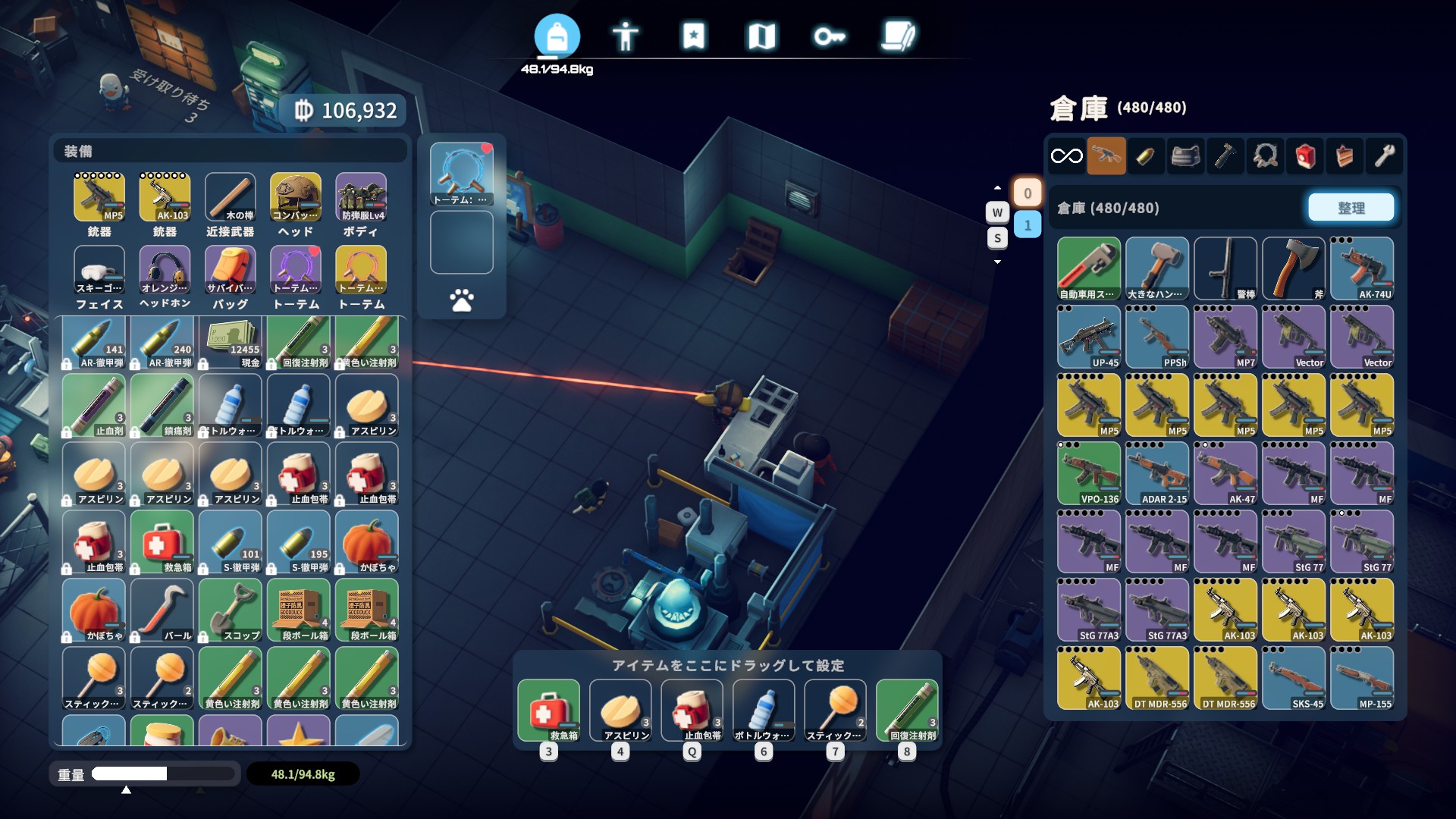Screen dimensions: 1456x819
Task: Filter storage by weapons category
Action: click(x=1106, y=156)
